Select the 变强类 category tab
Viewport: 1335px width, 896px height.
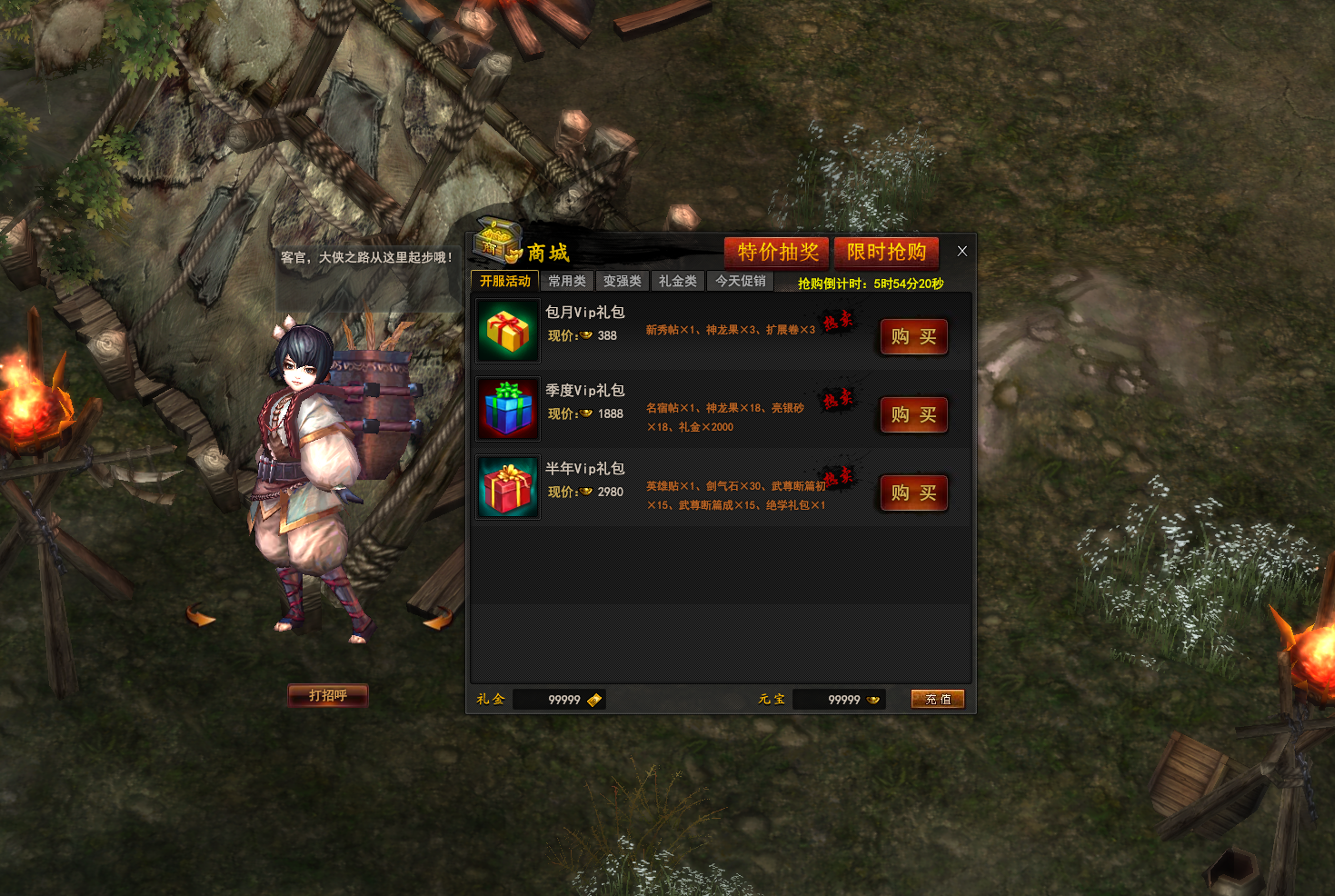(623, 282)
